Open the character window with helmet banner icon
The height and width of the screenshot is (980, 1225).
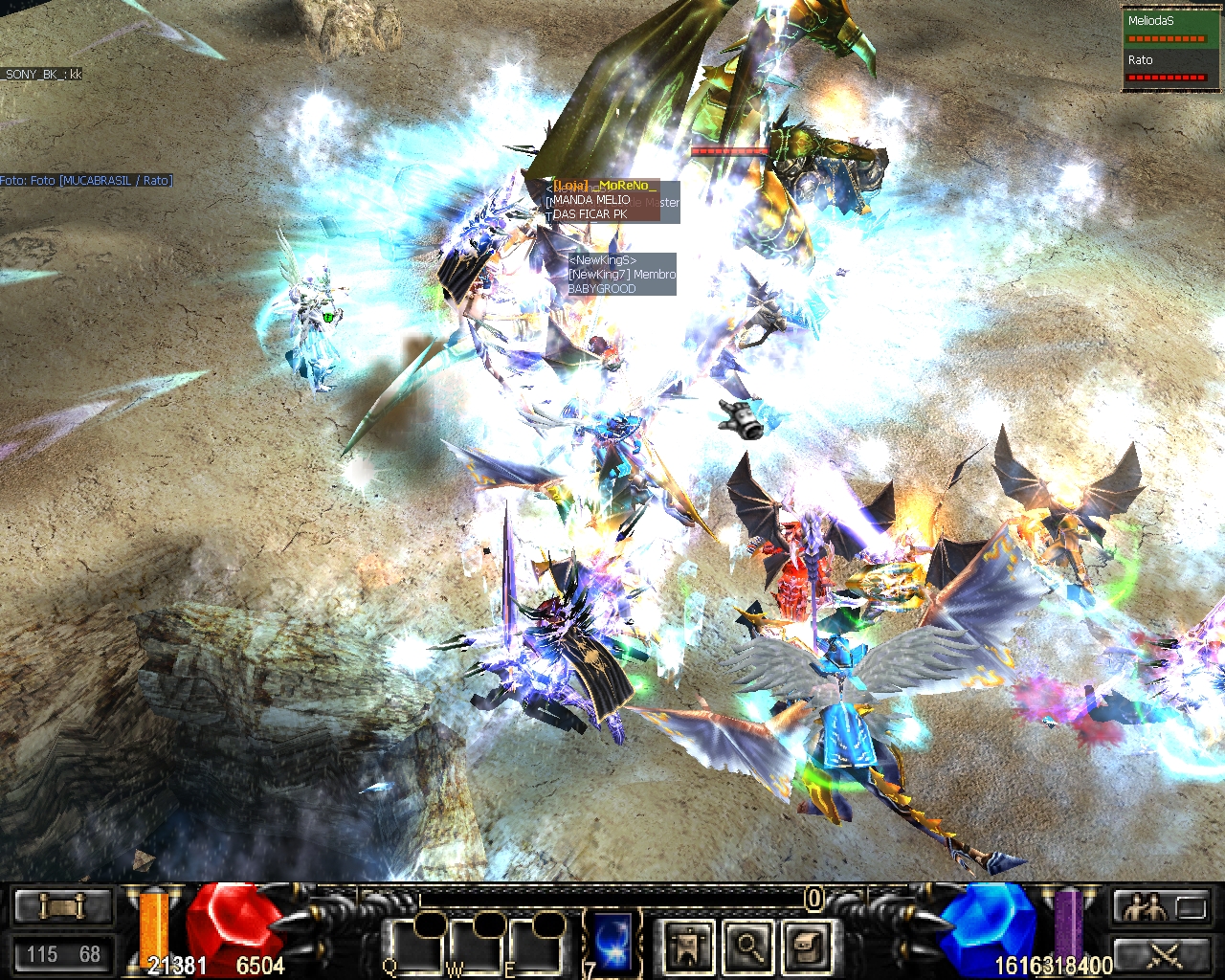688,947
